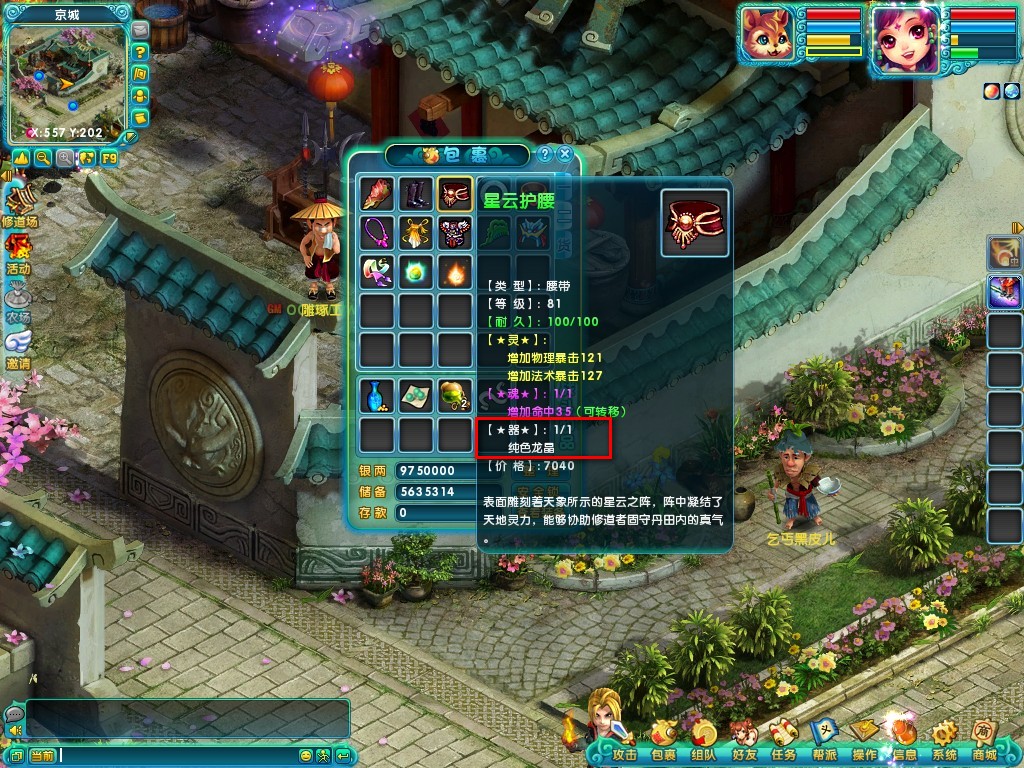Image resolution: width=1024 pixels, height=768 pixels.
Task: Select the red 星云护腰 belt slot
Action: 455,194
